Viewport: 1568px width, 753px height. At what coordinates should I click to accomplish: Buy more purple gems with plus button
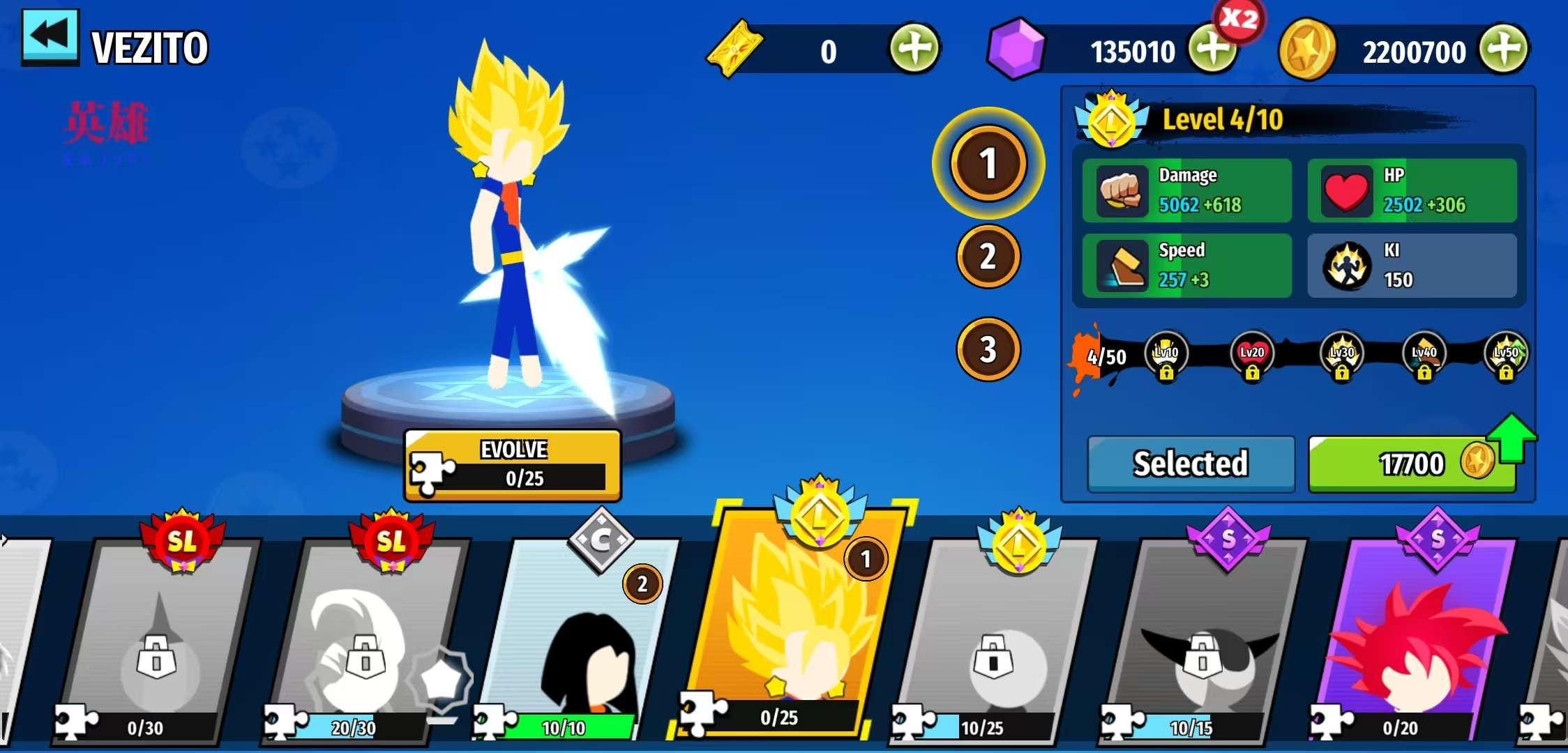tap(1212, 49)
